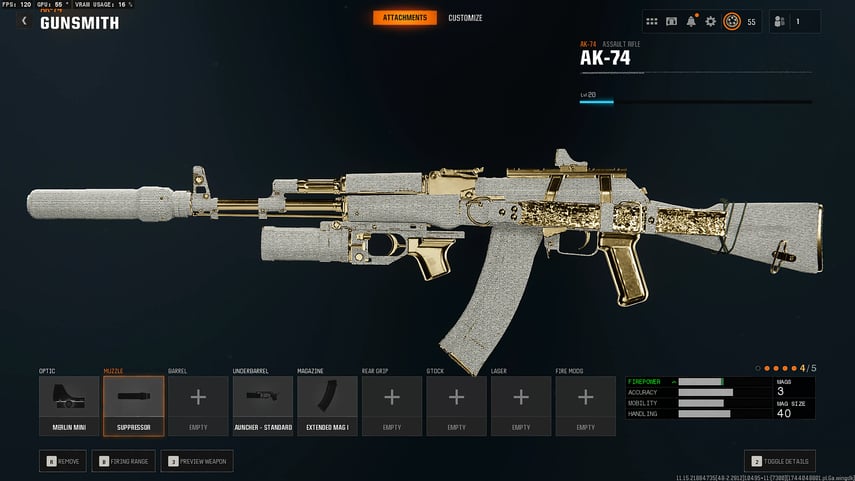Open settings with the gear icon
This screenshot has height=481, width=855.
711,21
